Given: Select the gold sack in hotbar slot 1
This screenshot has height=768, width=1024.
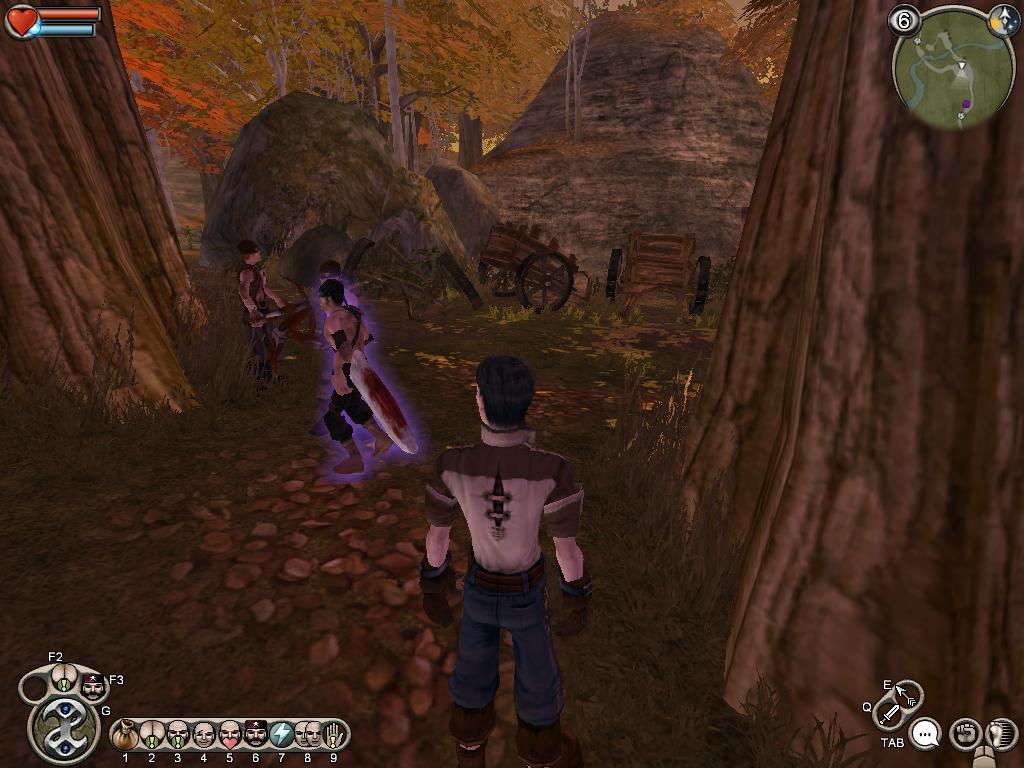Looking at the screenshot, I should [125, 735].
